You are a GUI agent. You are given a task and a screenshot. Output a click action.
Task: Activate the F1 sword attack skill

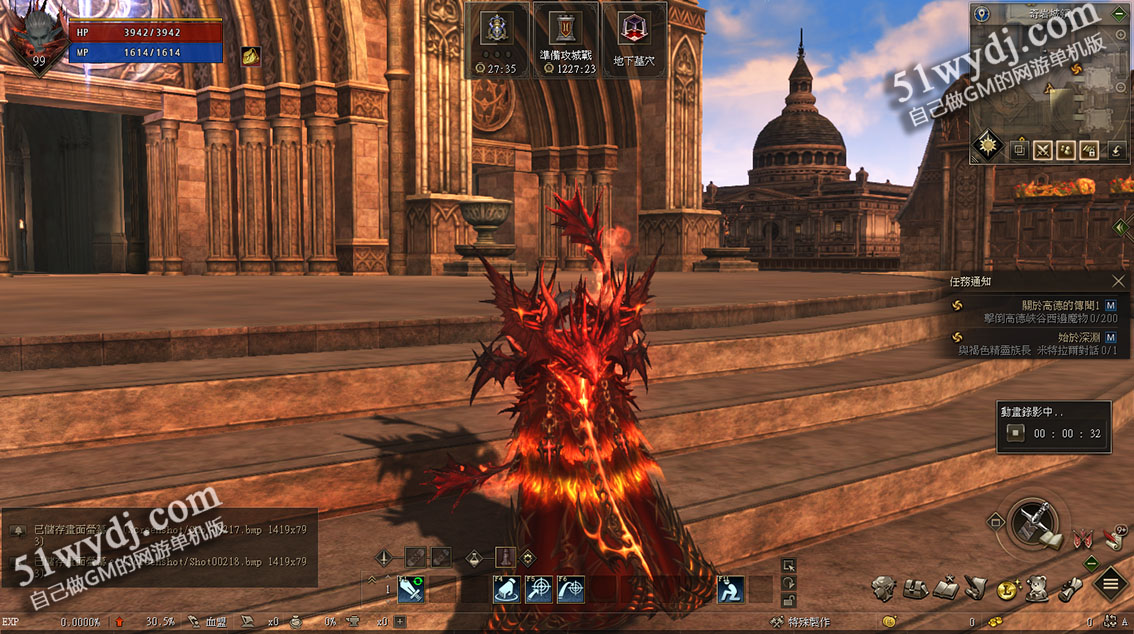[411, 590]
